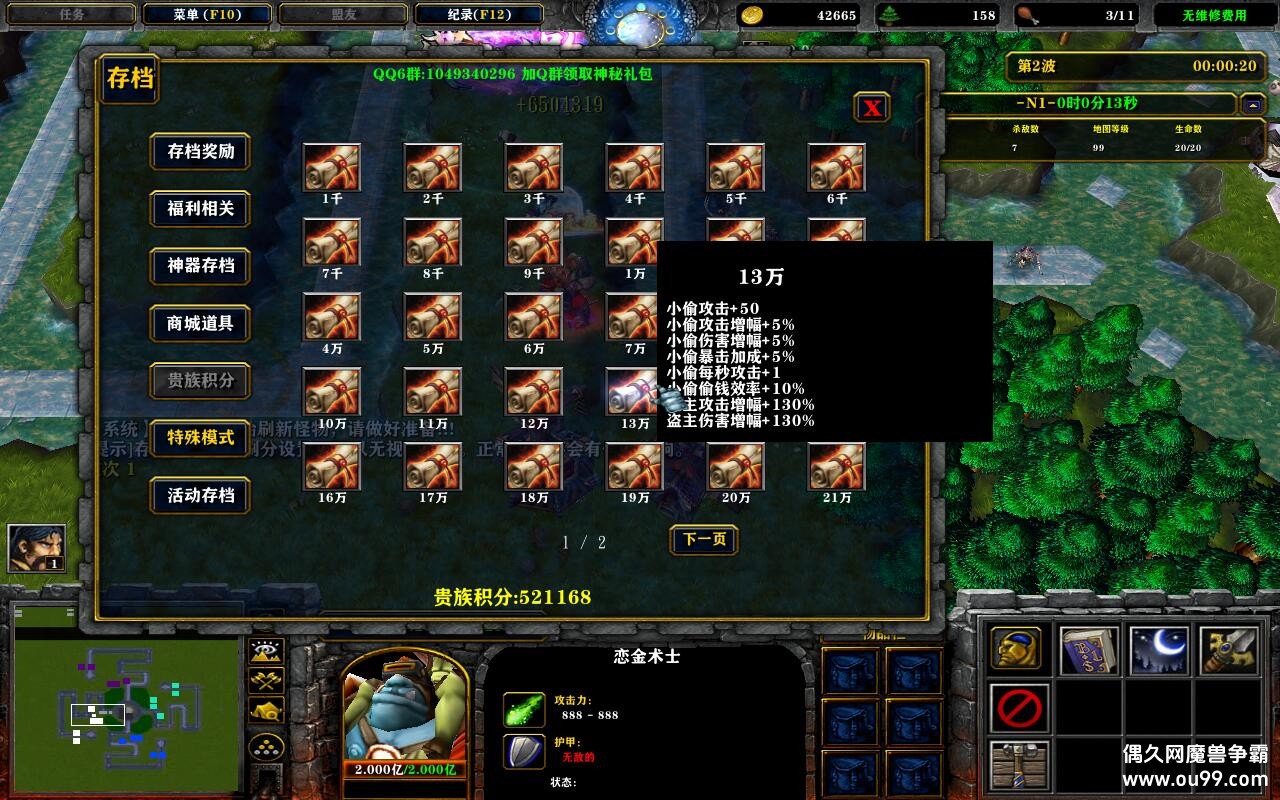Toggle ally colors with the crossed-axes minimap icon
Viewport: 1280px width, 800px height.
pos(266,680)
